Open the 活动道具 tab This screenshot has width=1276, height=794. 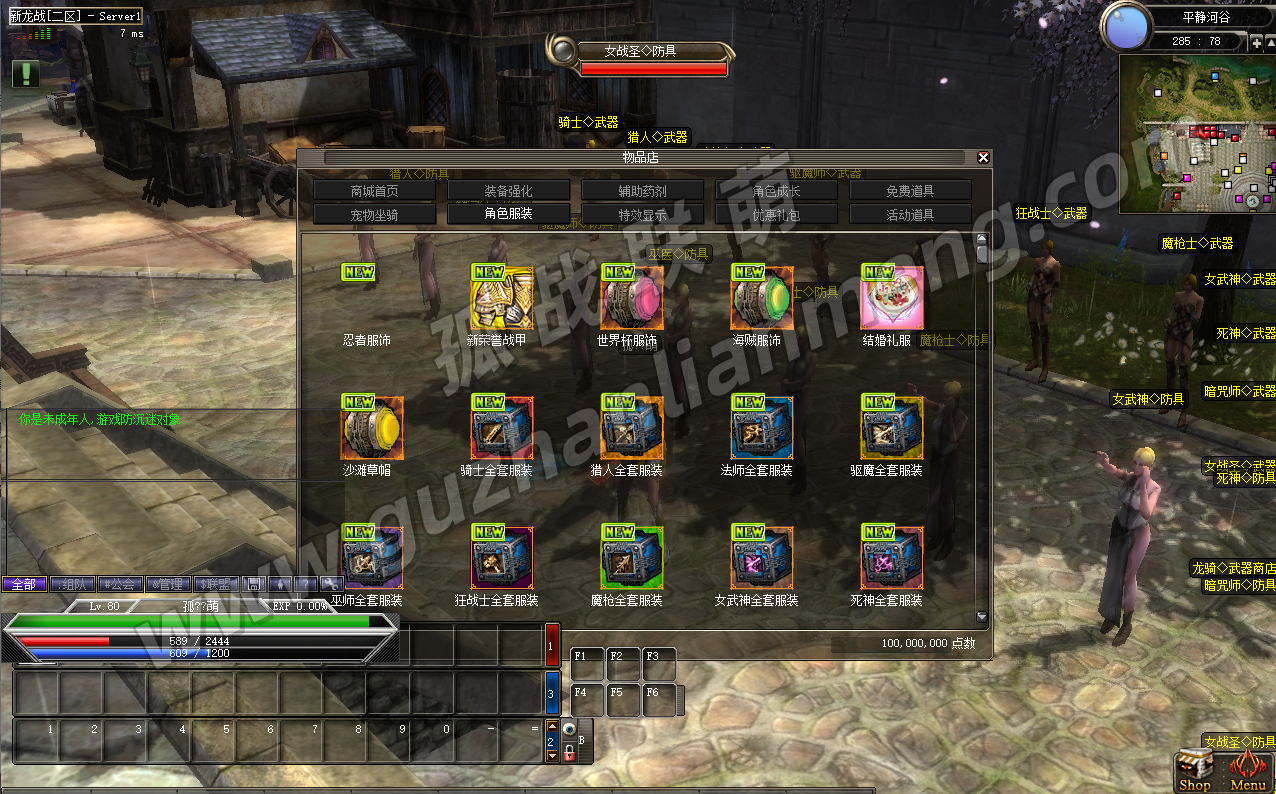point(910,214)
